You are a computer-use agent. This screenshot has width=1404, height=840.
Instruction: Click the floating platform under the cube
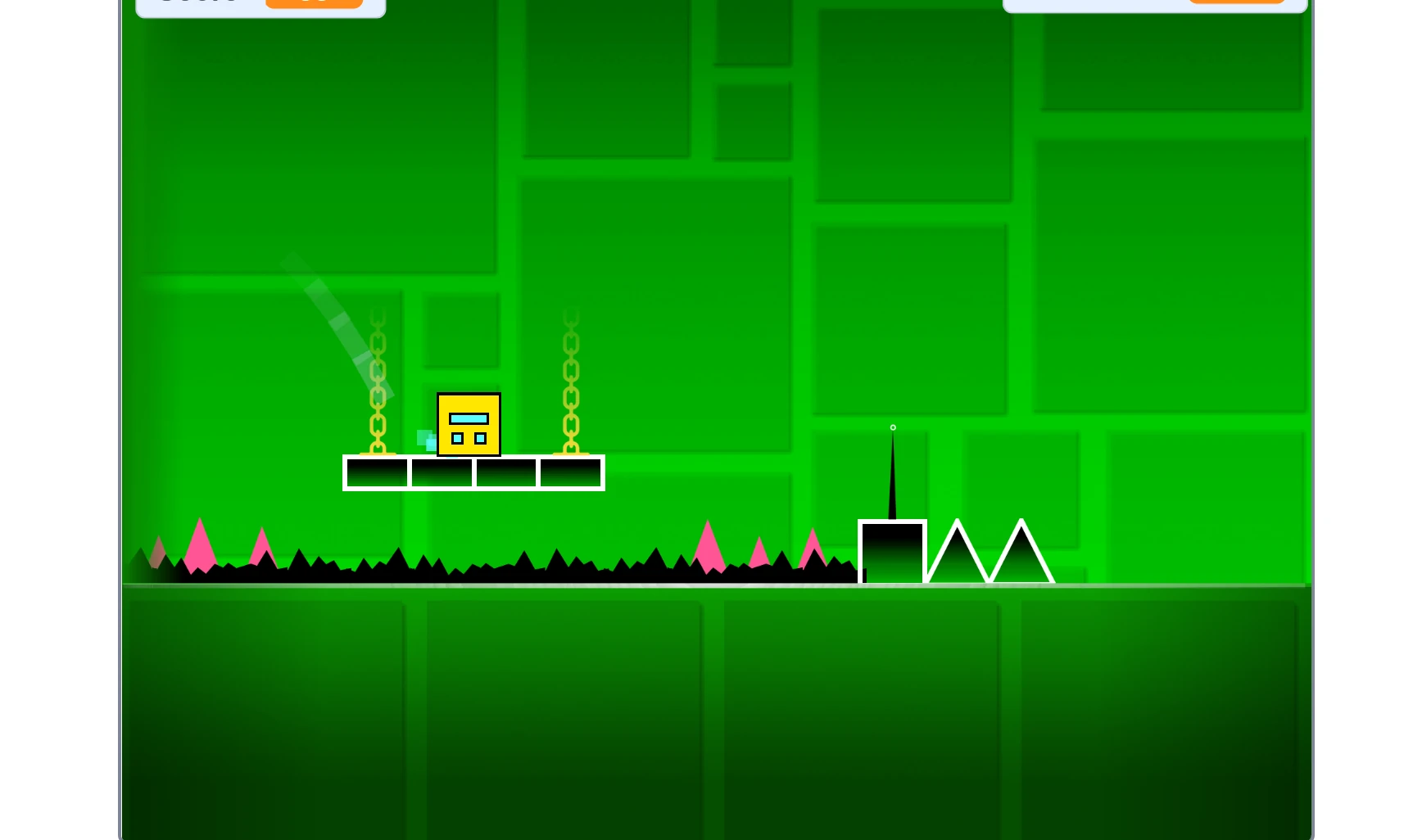[473, 472]
